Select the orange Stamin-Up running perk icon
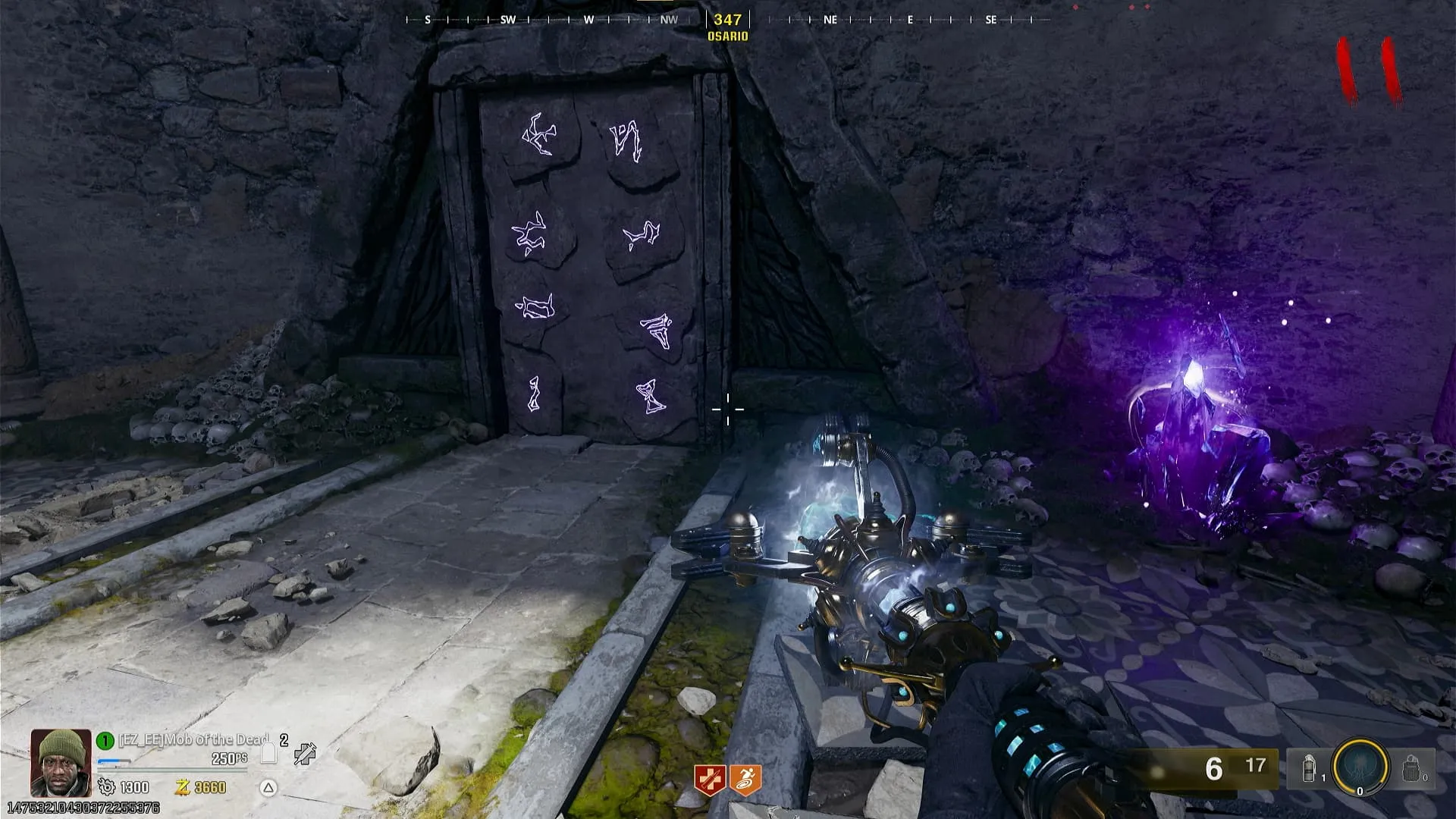Screen dimensions: 1456x819 pyautogui.click(x=745, y=780)
